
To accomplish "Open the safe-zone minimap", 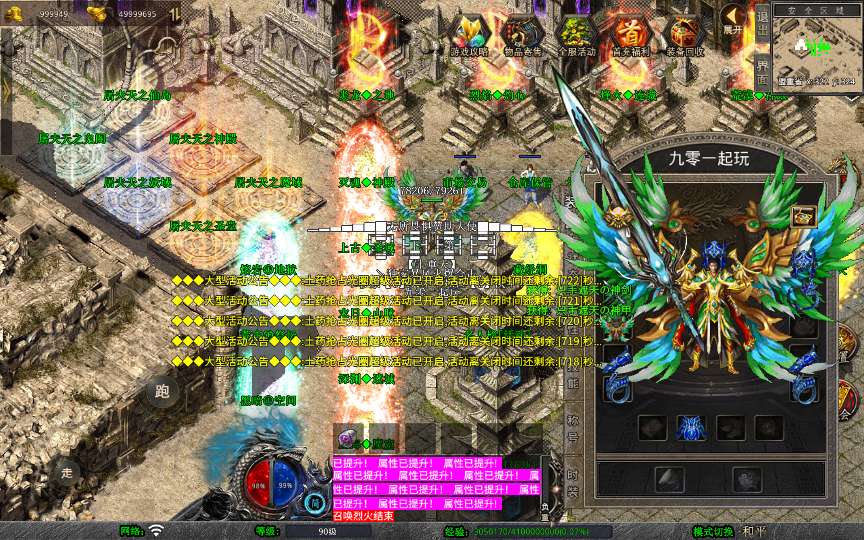I will (817, 45).
